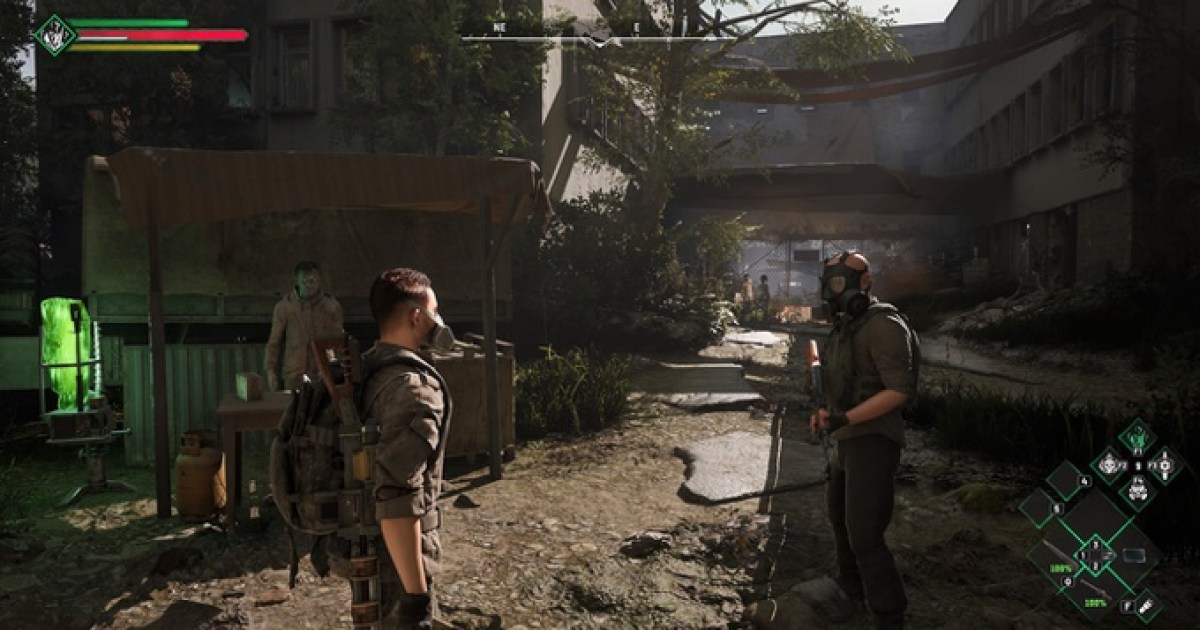Choose the cross-shaped medkit quick-slot
Viewport: 1200px width, 630px height.
(1165, 465)
